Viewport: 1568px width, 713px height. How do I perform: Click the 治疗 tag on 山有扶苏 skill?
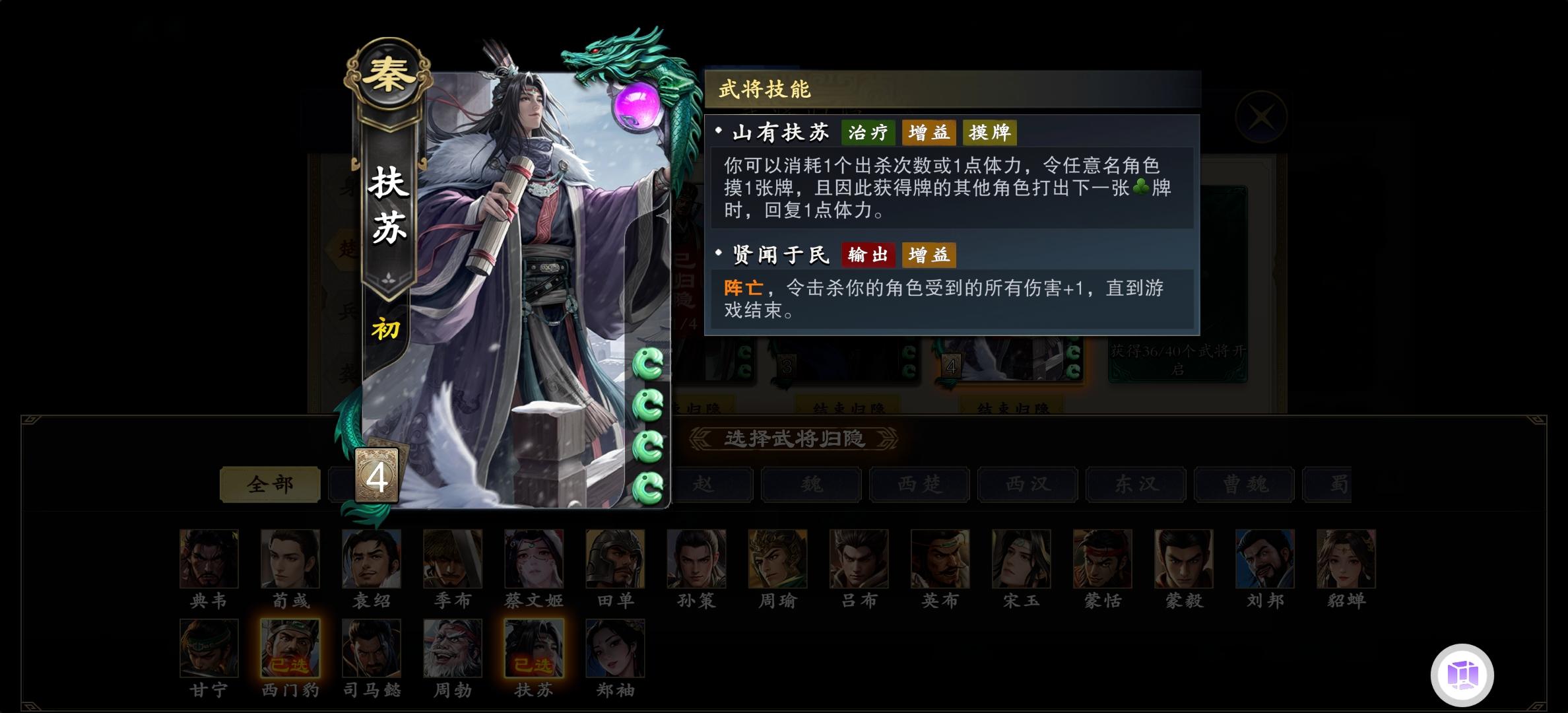tap(868, 133)
